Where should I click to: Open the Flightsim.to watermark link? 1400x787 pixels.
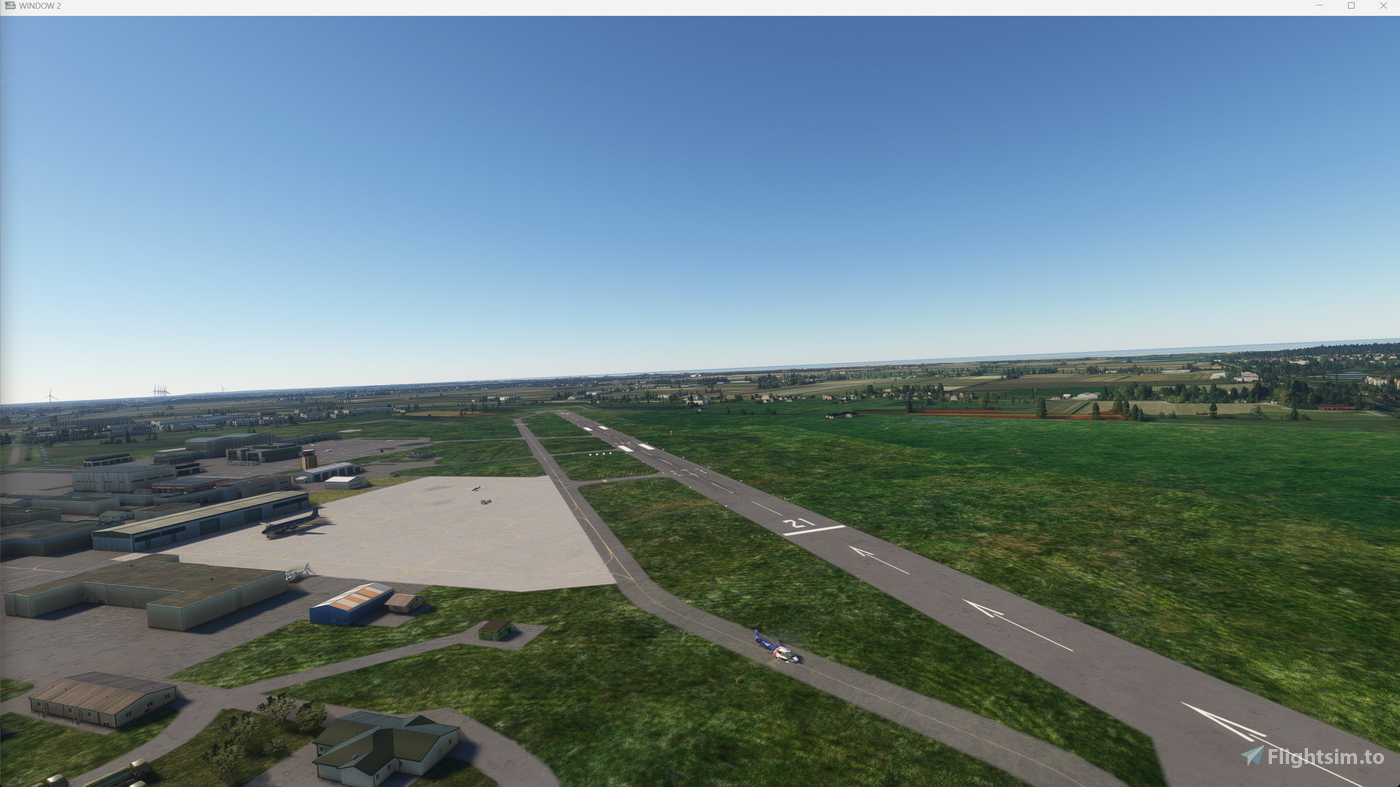(1320, 754)
